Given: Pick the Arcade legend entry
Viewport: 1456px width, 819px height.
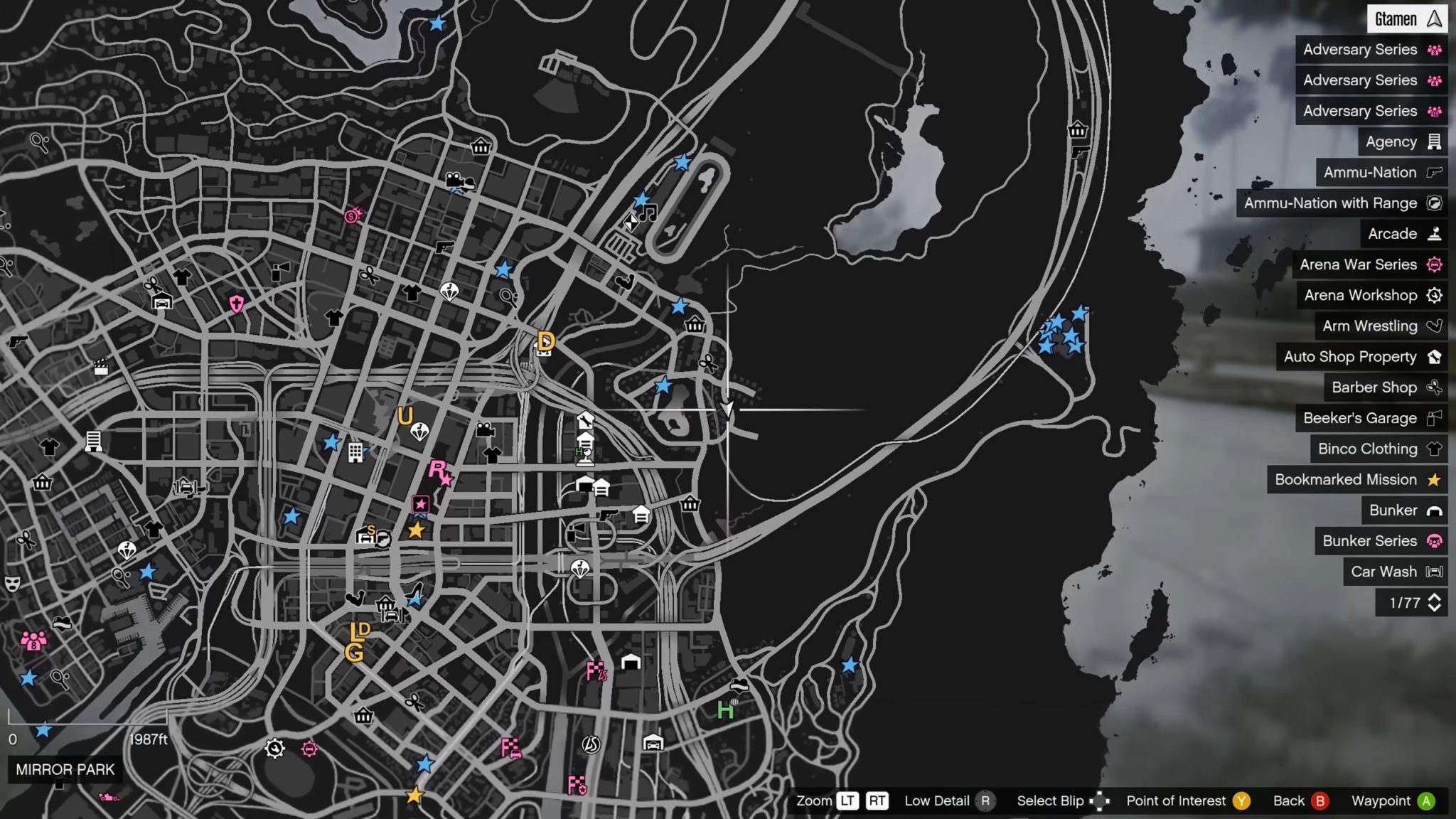Looking at the screenshot, I should coord(1403,234).
